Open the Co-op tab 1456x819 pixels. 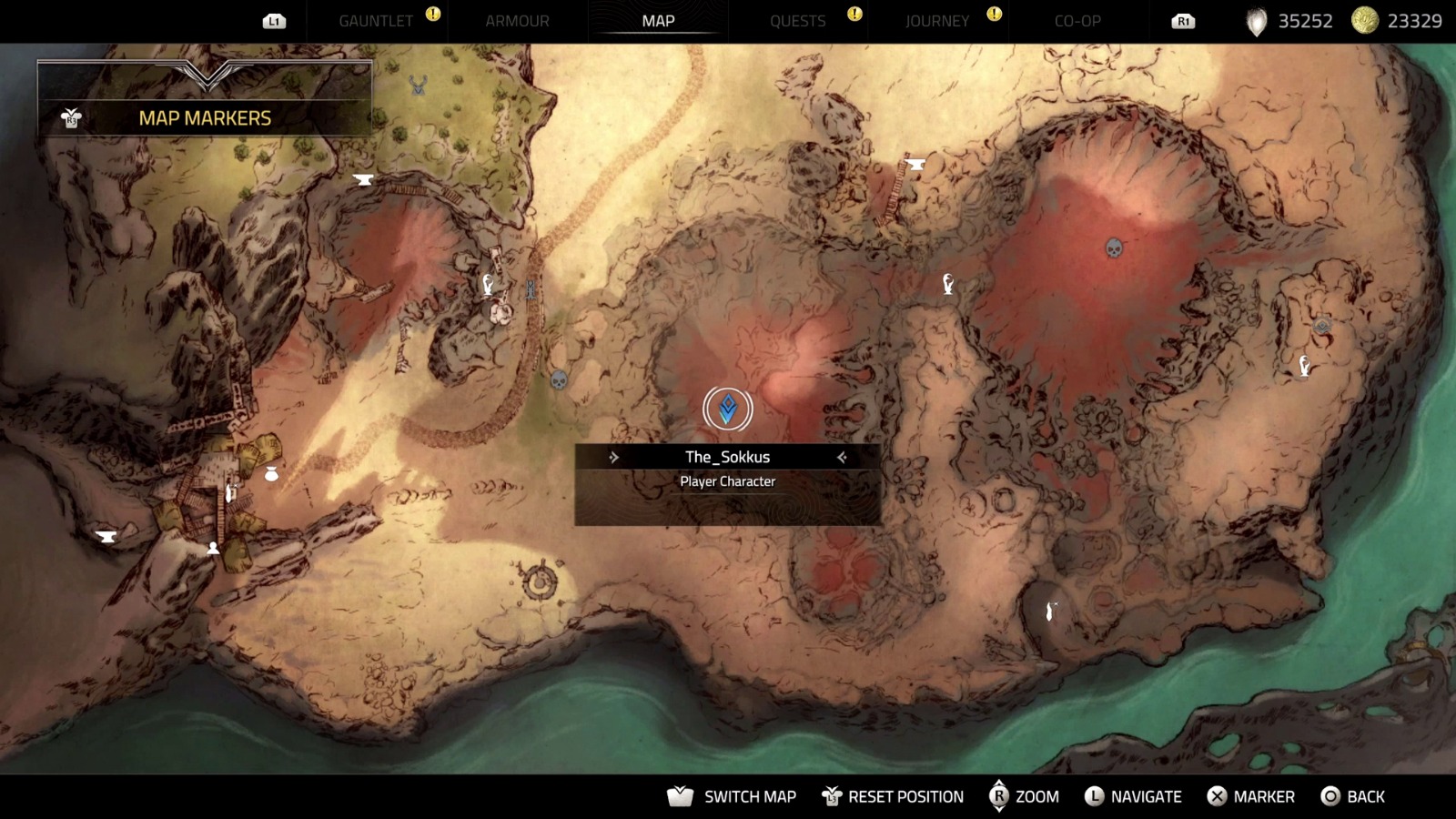(x=1077, y=21)
